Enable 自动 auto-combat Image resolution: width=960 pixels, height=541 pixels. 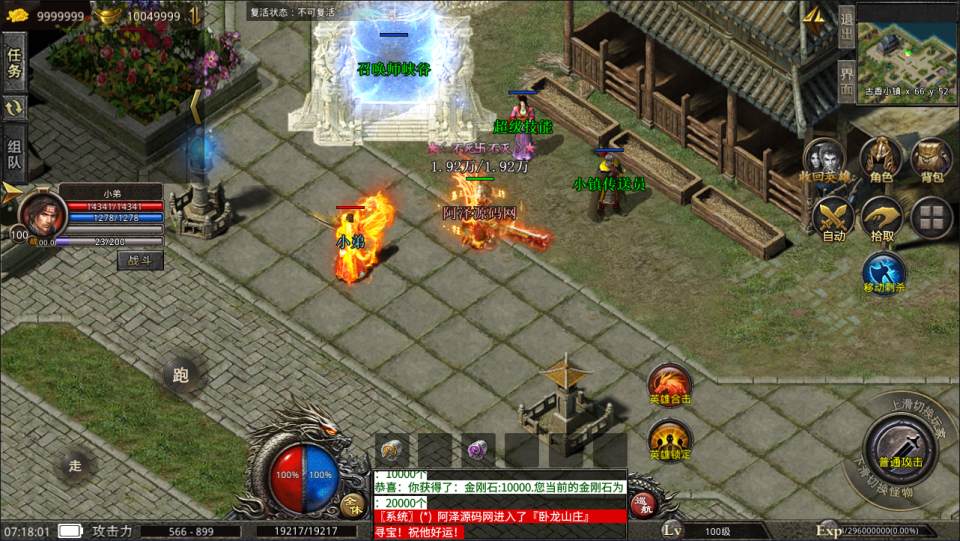coord(833,218)
